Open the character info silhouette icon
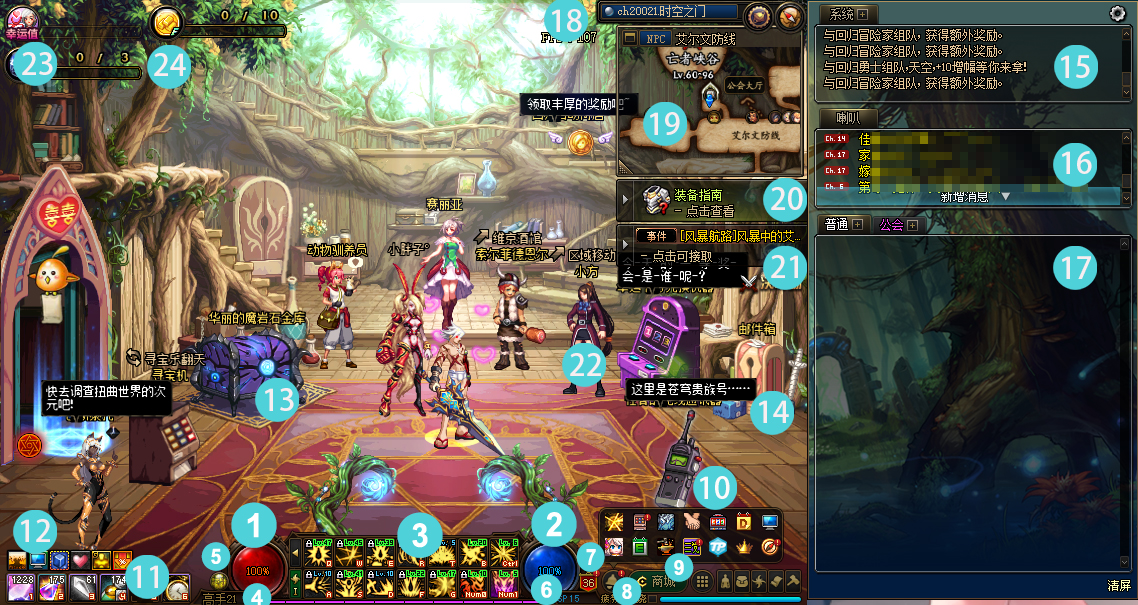 (725, 580)
